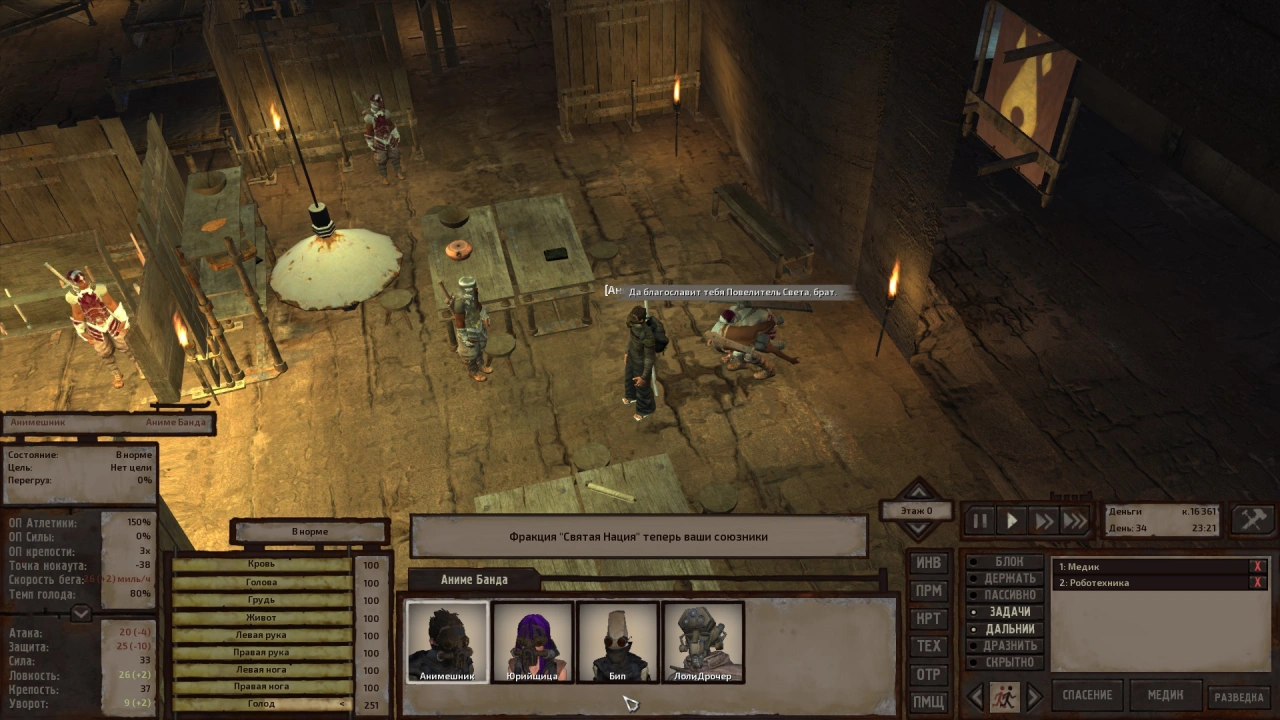Open the КРТ map button

pyautogui.click(x=928, y=619)
